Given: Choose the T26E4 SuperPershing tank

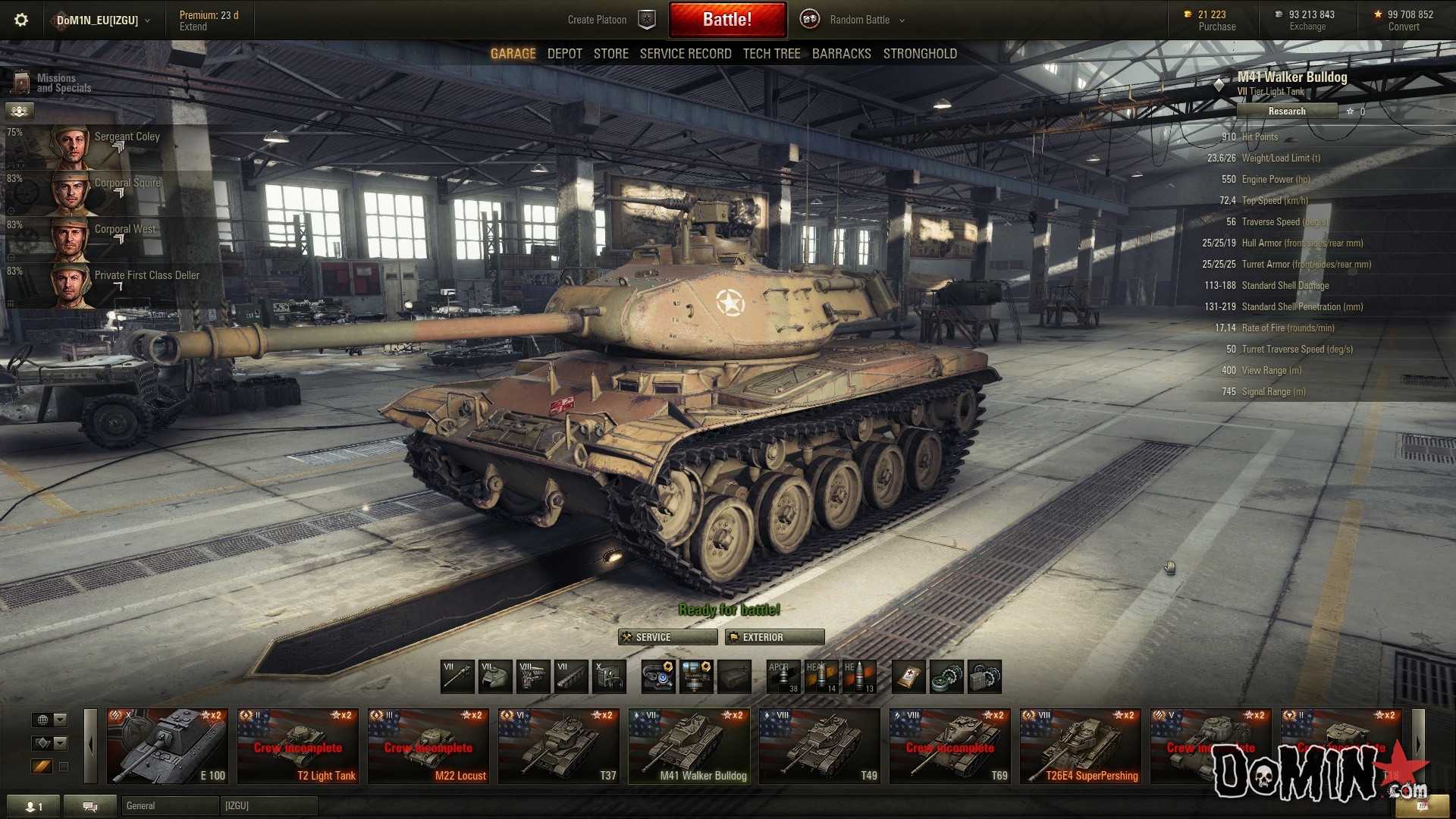Looking at the screenshot, I should pos(1080,746).
